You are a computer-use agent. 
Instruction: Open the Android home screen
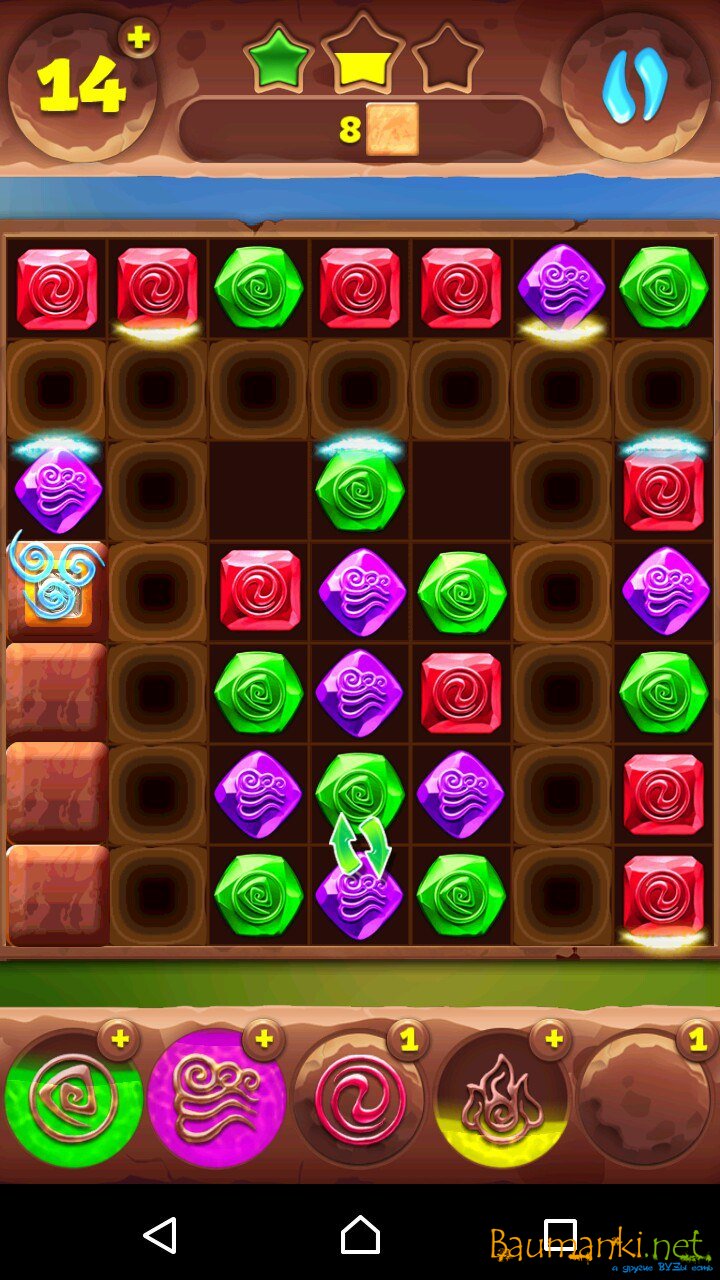click(x=360, y=1235)
